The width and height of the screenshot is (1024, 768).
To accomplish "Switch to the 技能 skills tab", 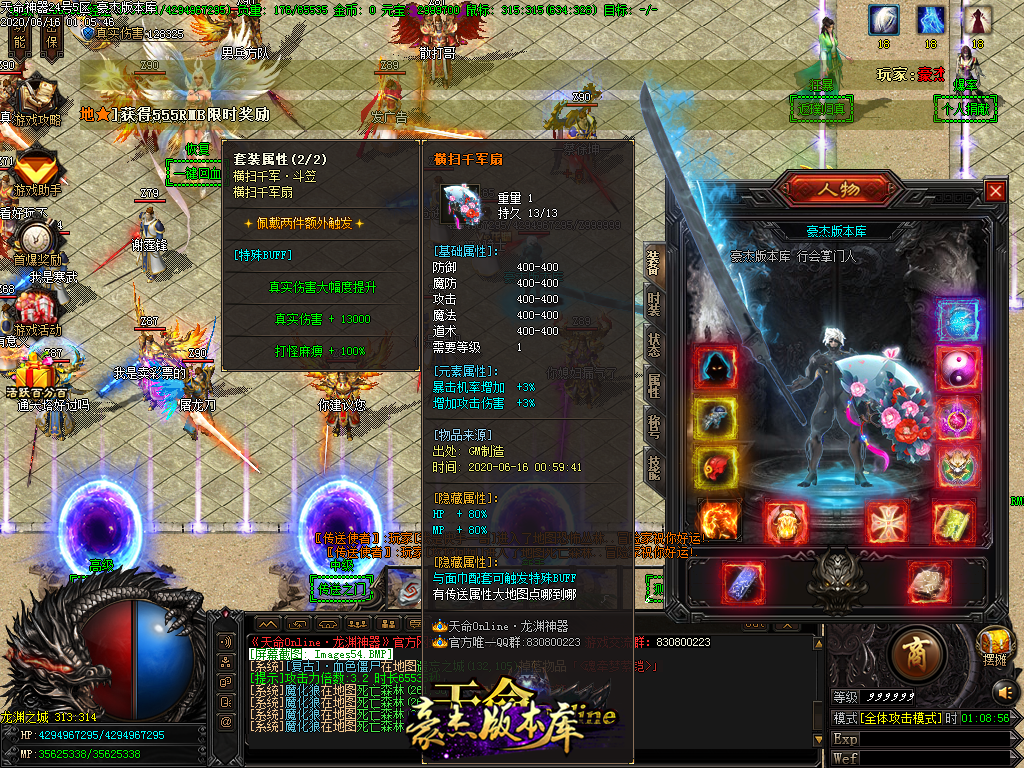I will tap(653, 463).
